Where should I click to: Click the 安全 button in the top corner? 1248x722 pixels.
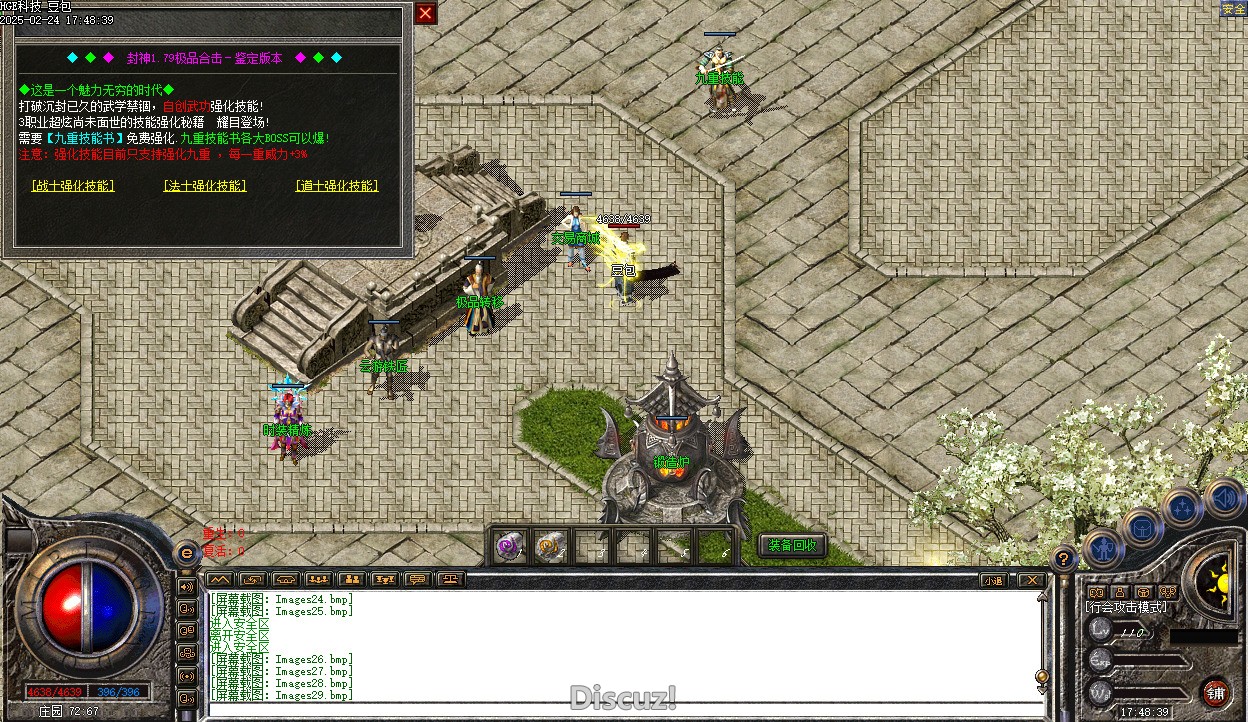click(1233, 9)
